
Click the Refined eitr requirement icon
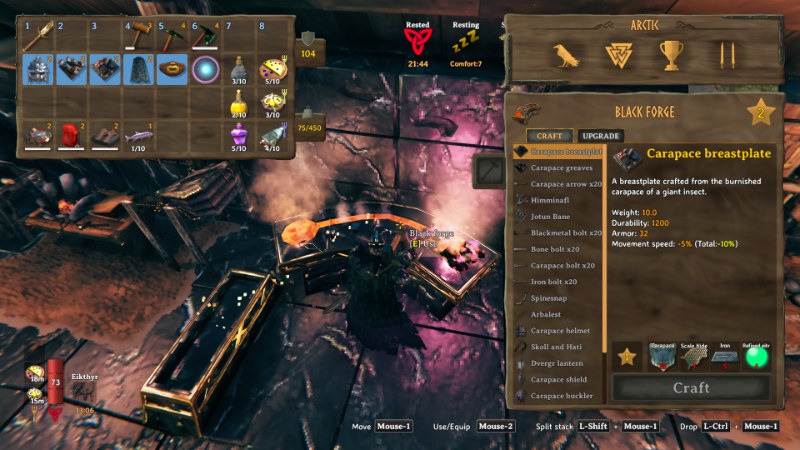pyautogui.click(x=756, y=356)
